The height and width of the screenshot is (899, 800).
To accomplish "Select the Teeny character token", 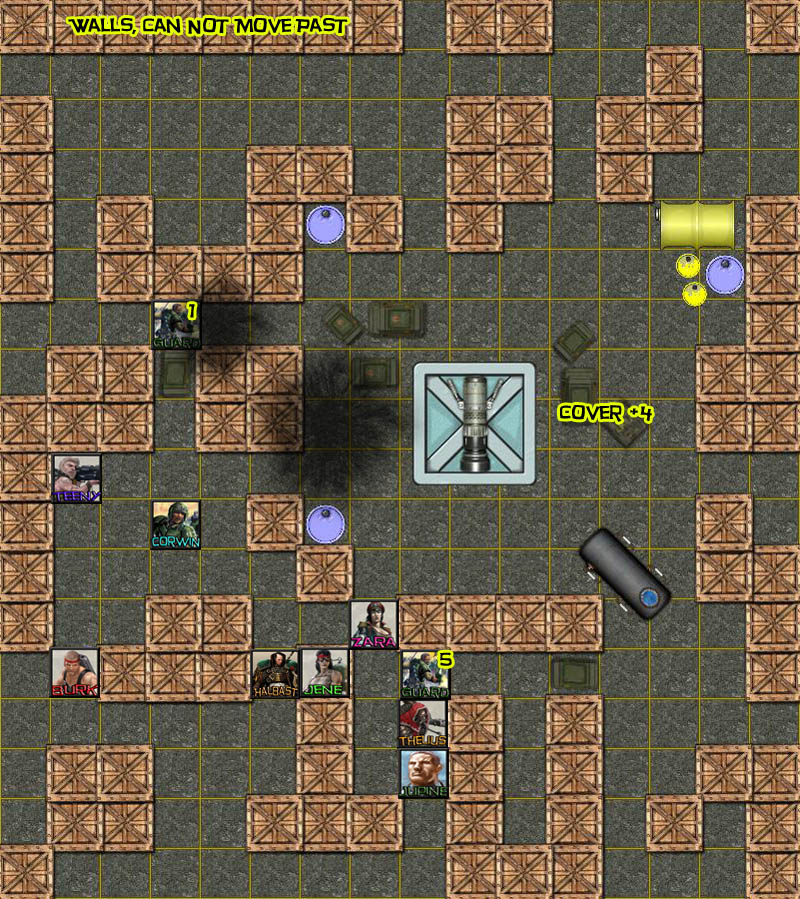I will (x=76, y=477).
